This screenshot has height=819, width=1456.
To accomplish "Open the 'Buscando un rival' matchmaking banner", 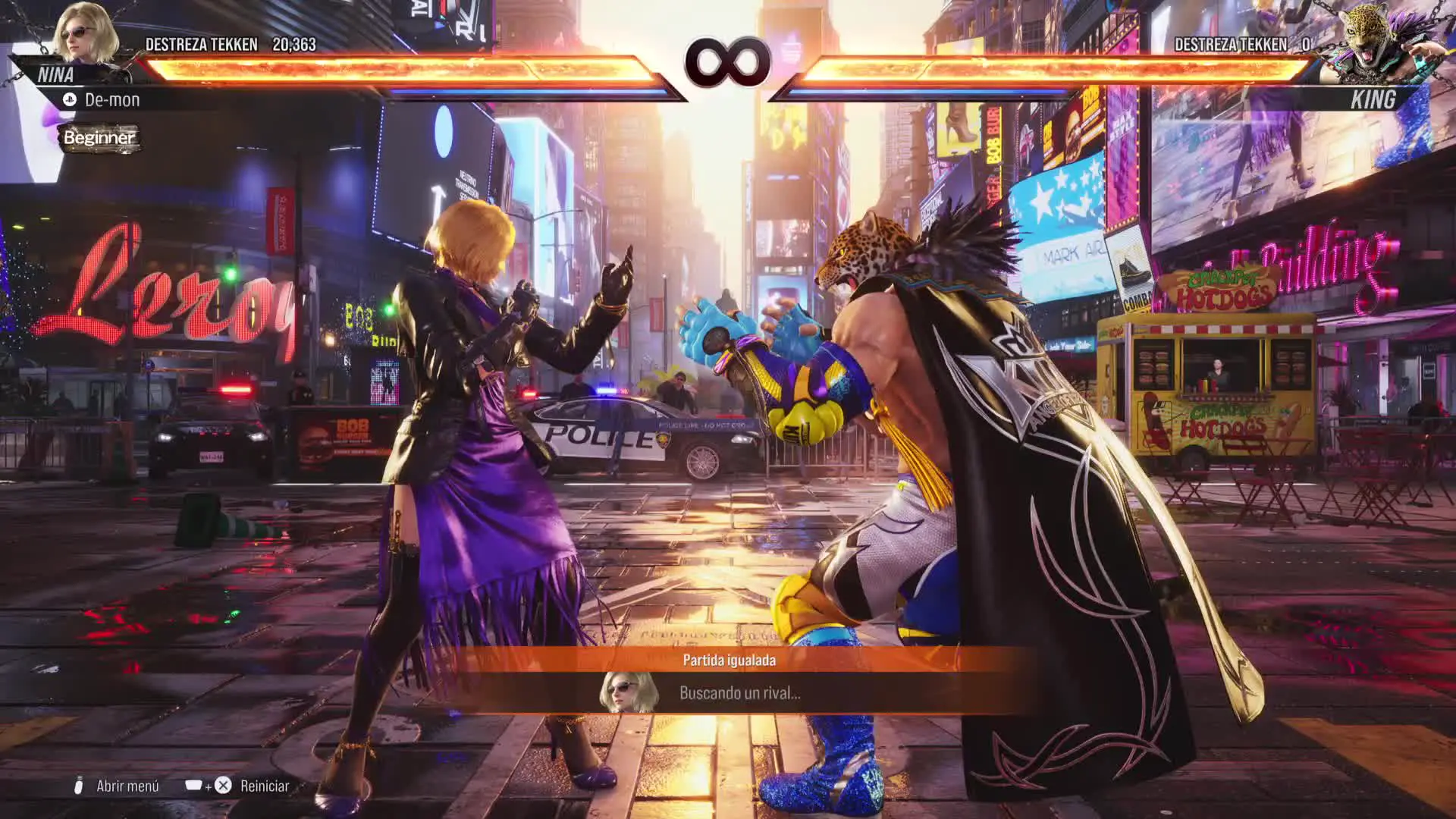I will [739, 692].
